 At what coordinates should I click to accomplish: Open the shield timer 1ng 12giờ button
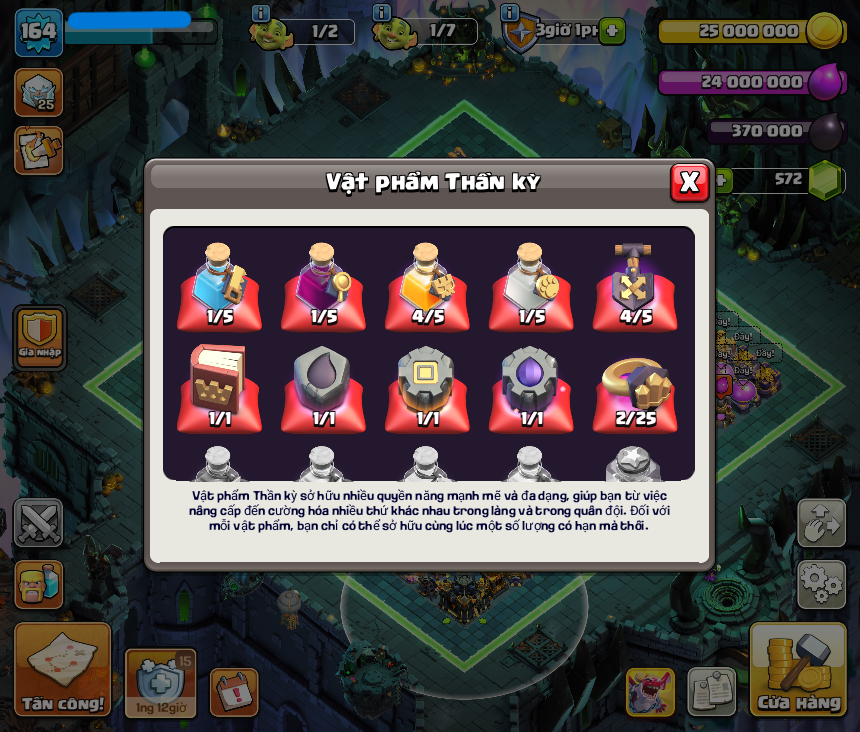(160, 683)
